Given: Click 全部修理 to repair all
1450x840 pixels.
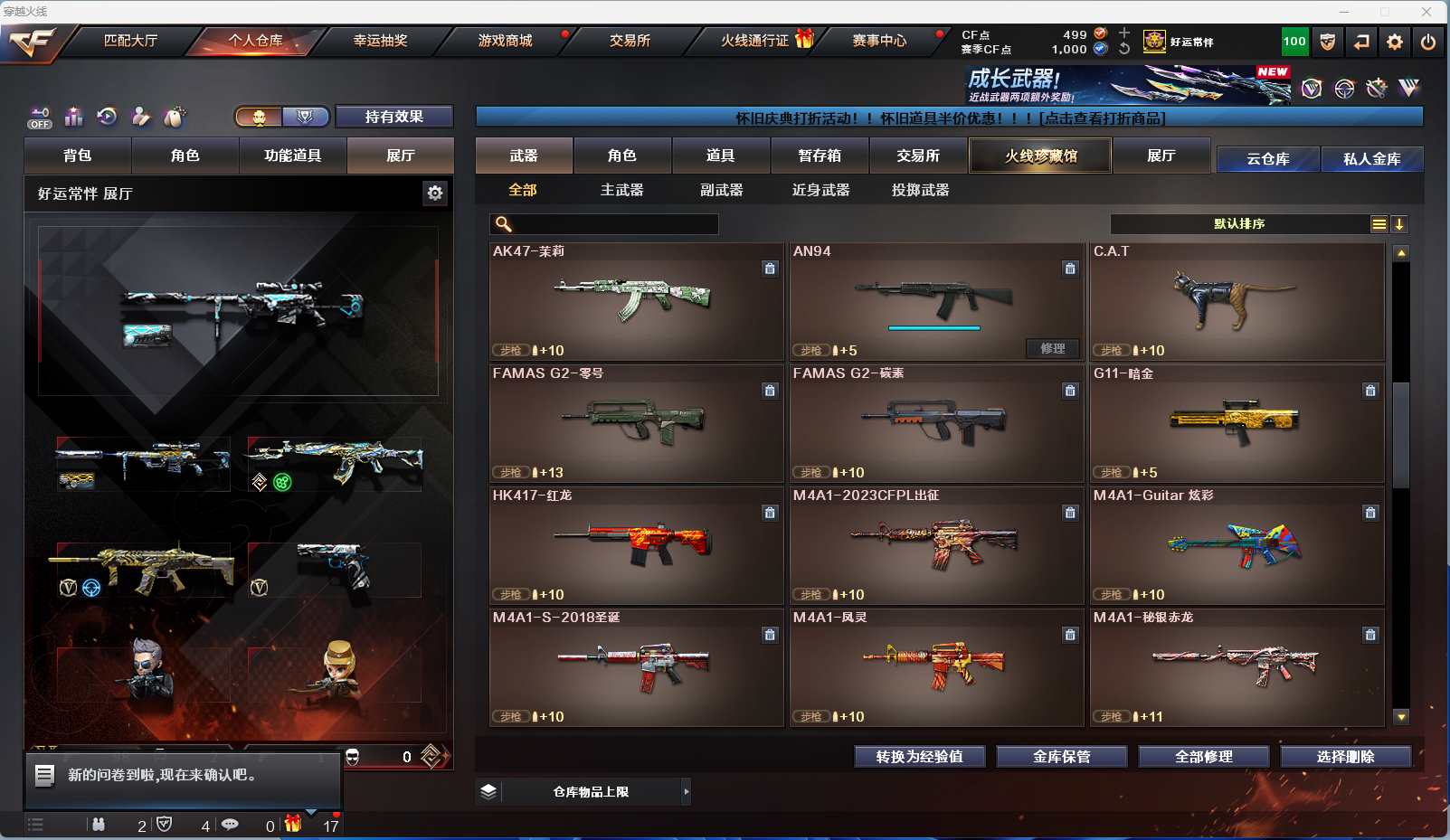Looking at the screenshot, I should tap(1203, 757).
